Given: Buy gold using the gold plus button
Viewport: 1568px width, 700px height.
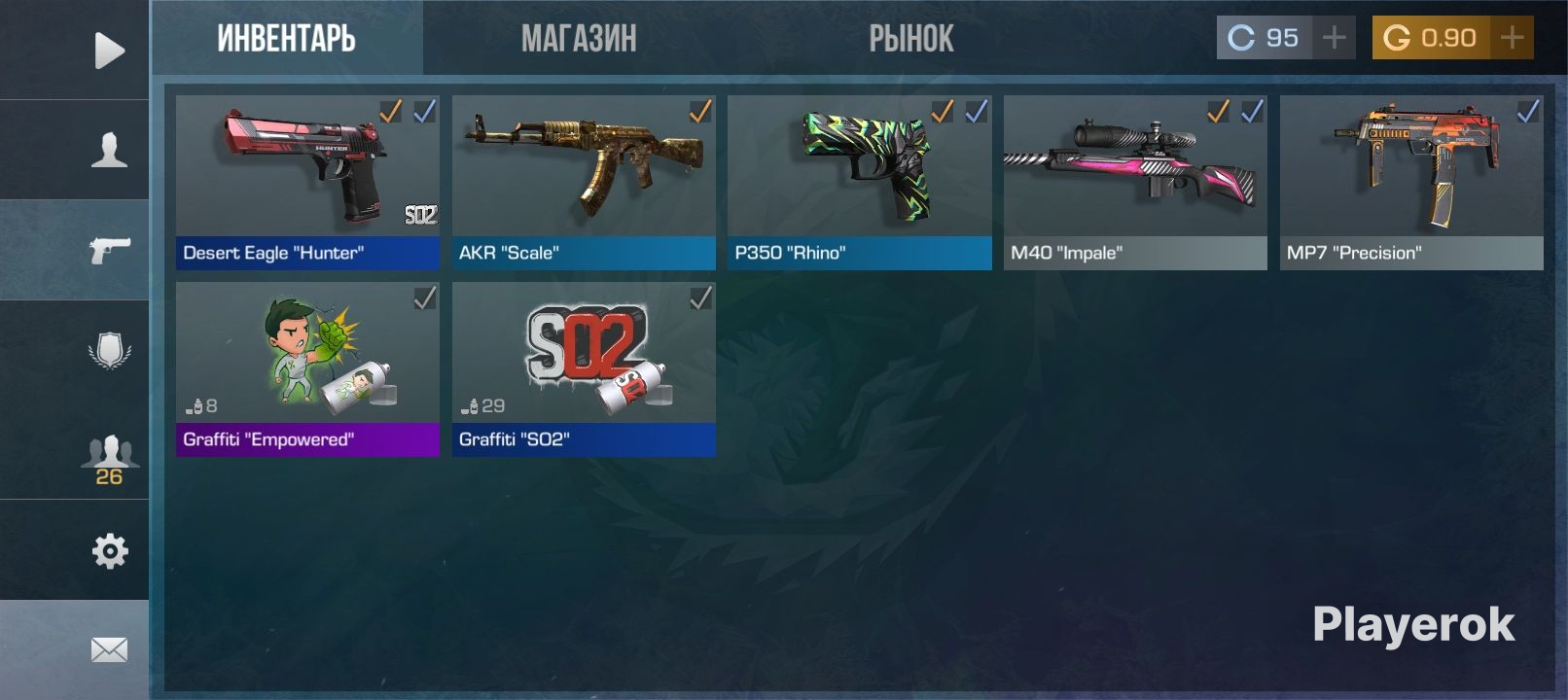Looking at the screenshot, I should coord(1513,38).
